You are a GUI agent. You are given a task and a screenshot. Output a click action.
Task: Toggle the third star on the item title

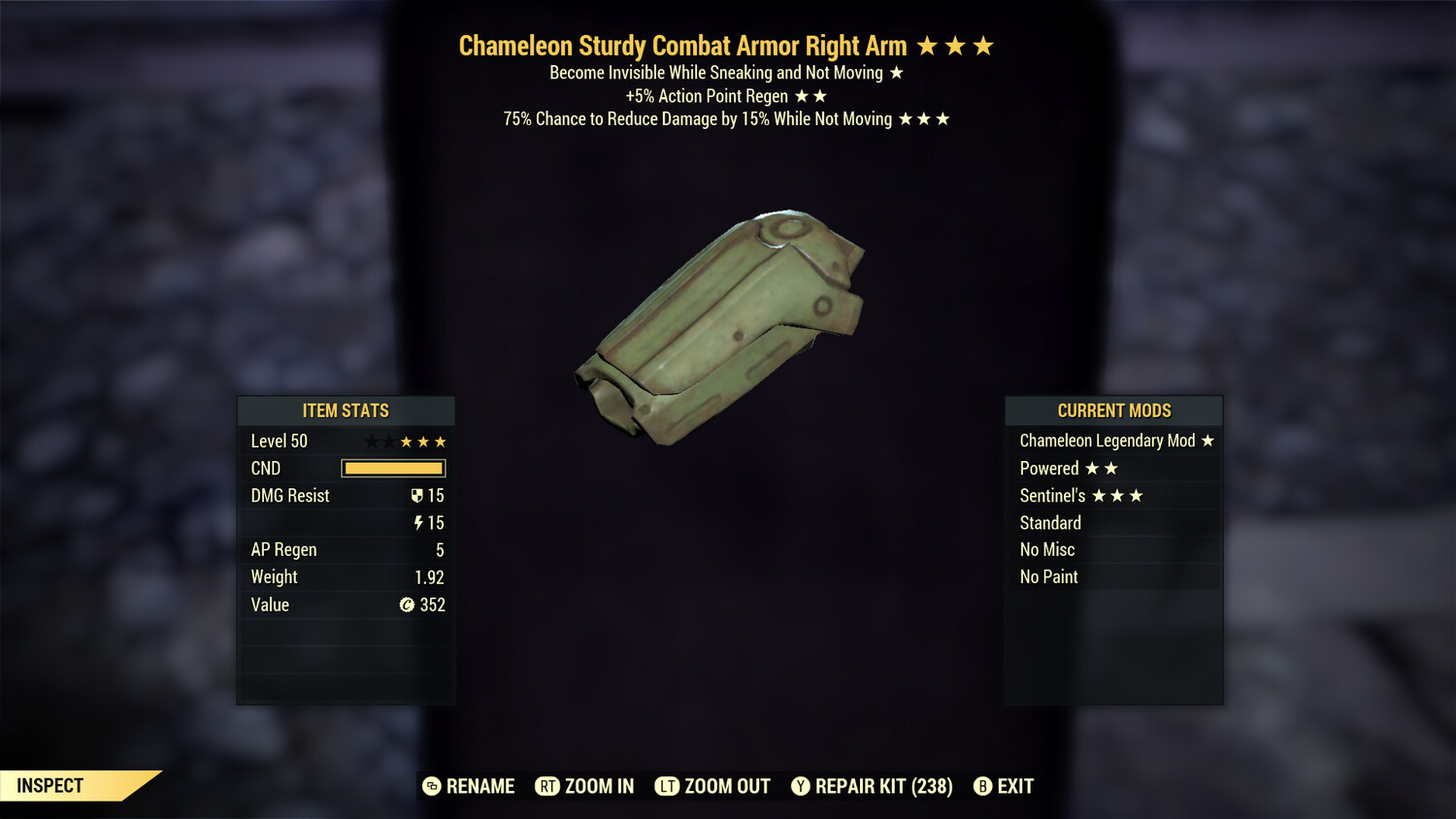(x=985, y=45)
